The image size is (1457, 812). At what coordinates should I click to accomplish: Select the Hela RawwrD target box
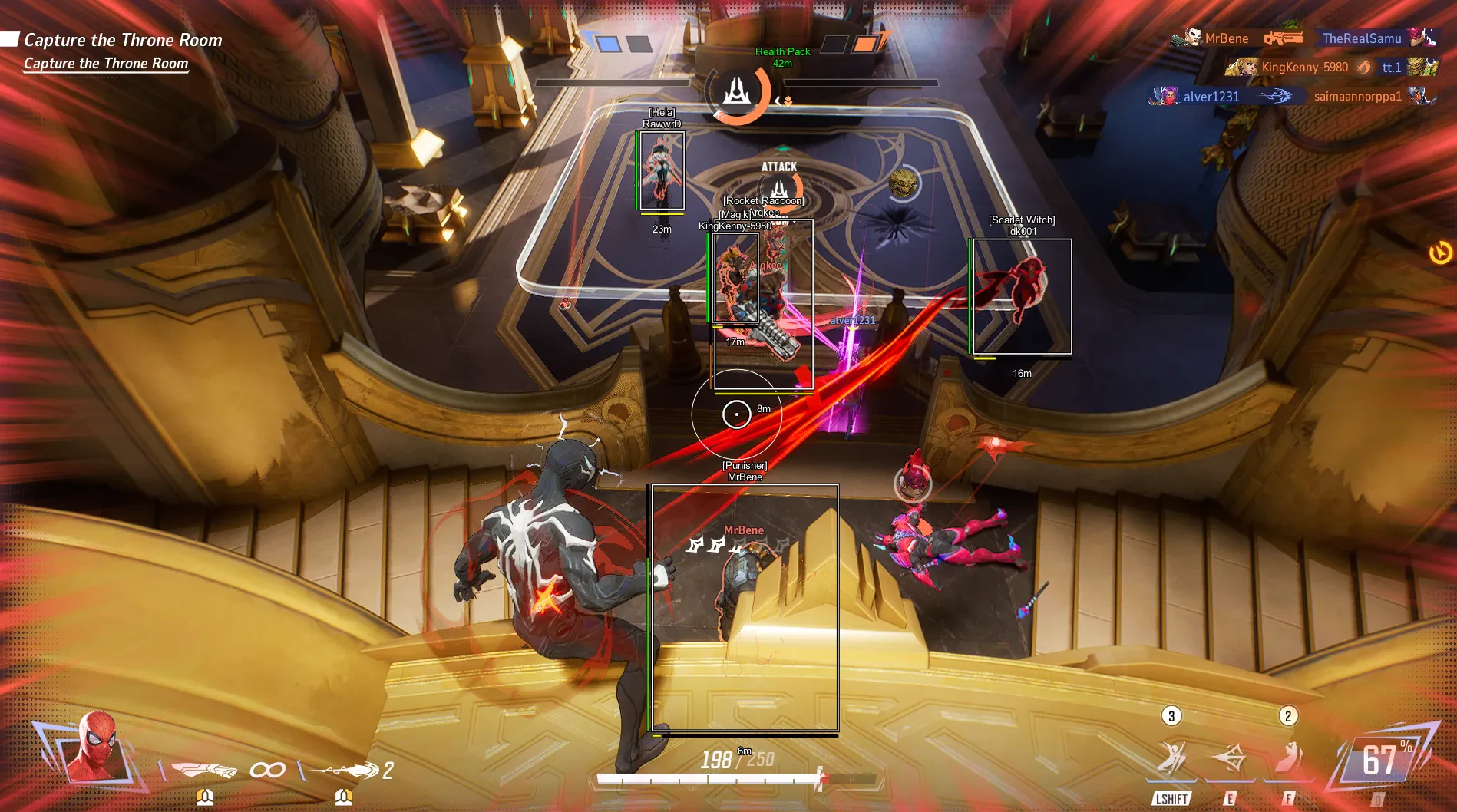(x=661, y=171)
